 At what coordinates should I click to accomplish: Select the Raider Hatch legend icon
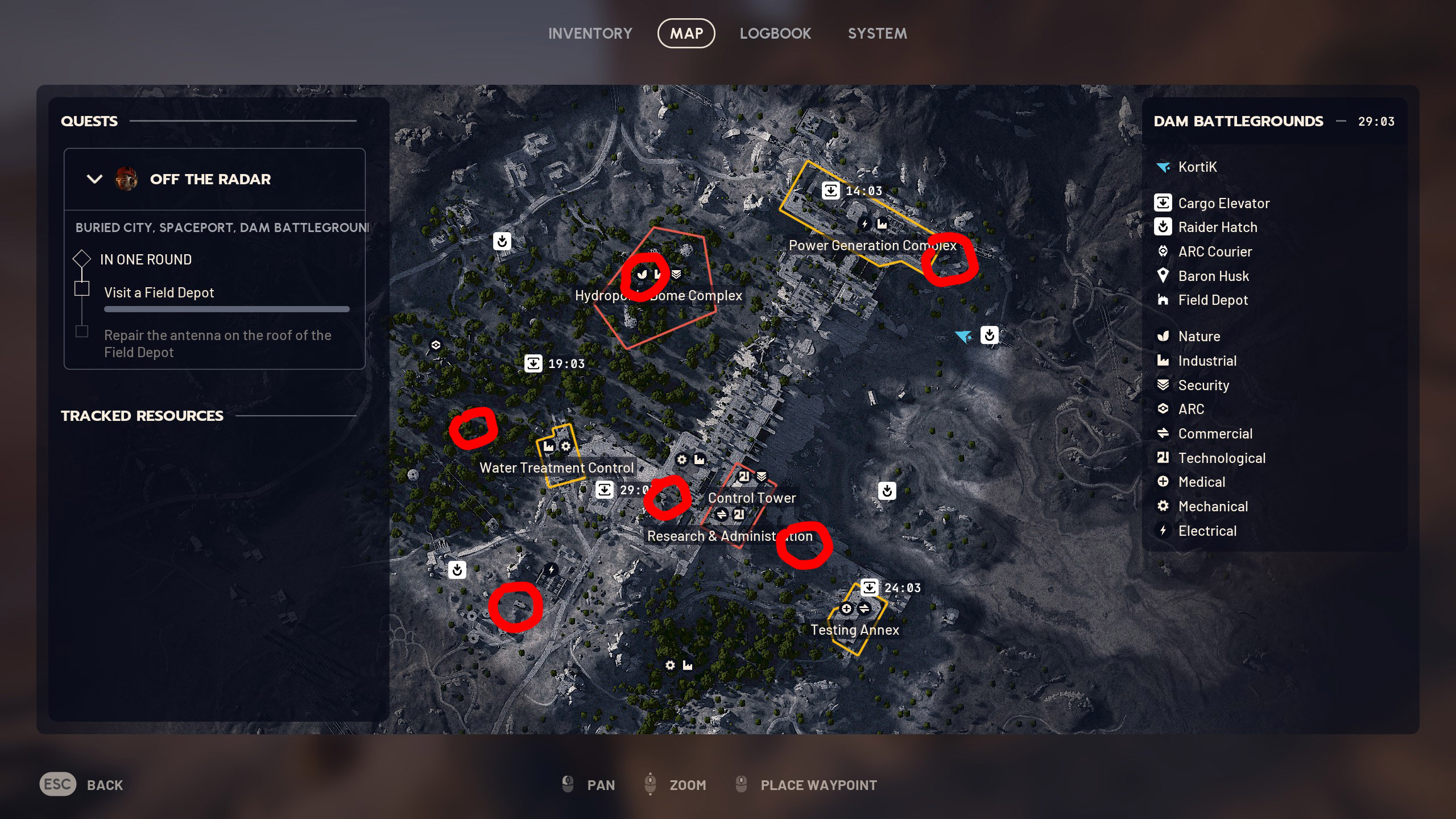point(1163,227)
